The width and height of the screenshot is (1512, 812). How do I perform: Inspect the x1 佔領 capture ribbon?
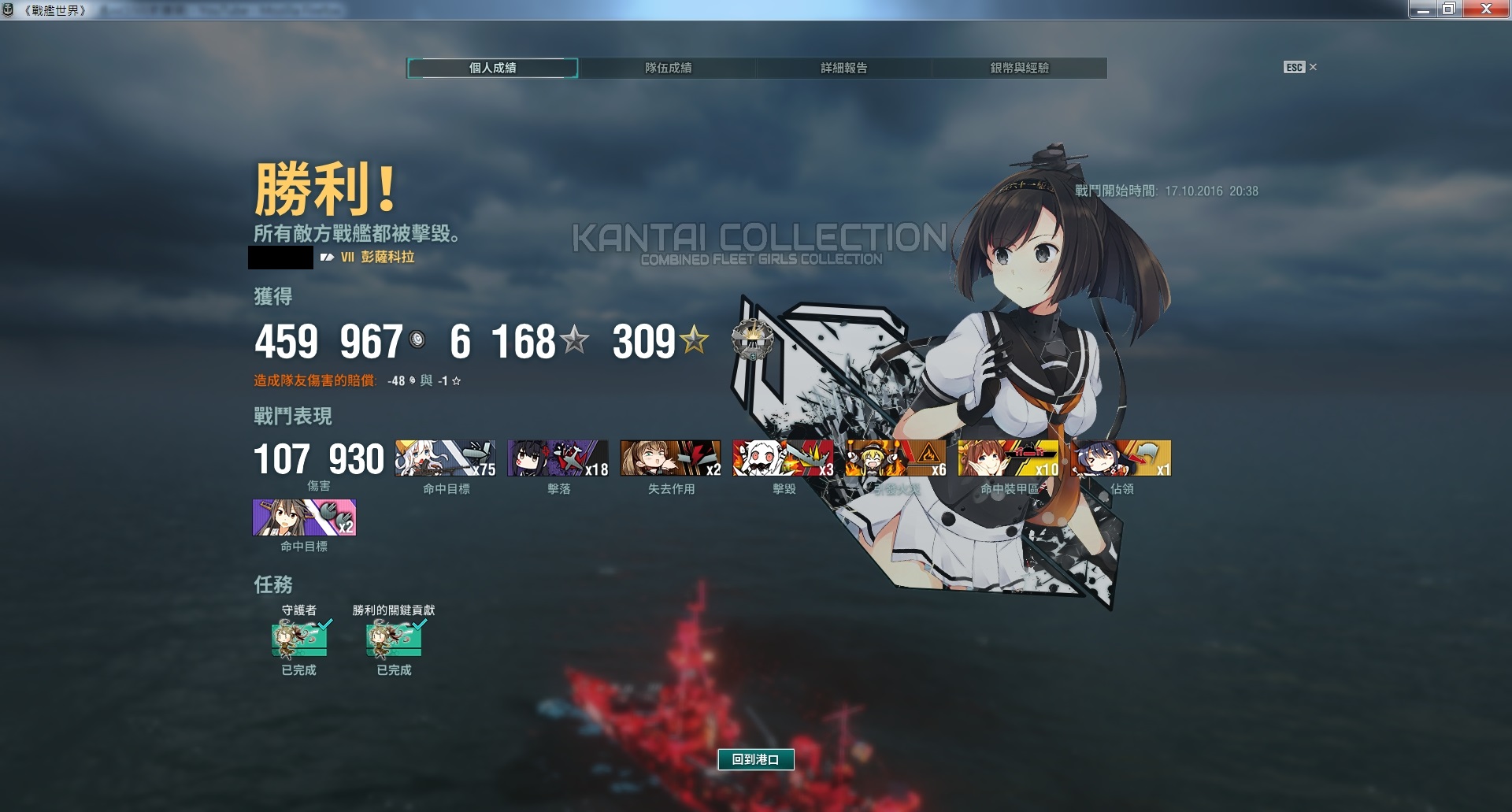click(1121, 458)
